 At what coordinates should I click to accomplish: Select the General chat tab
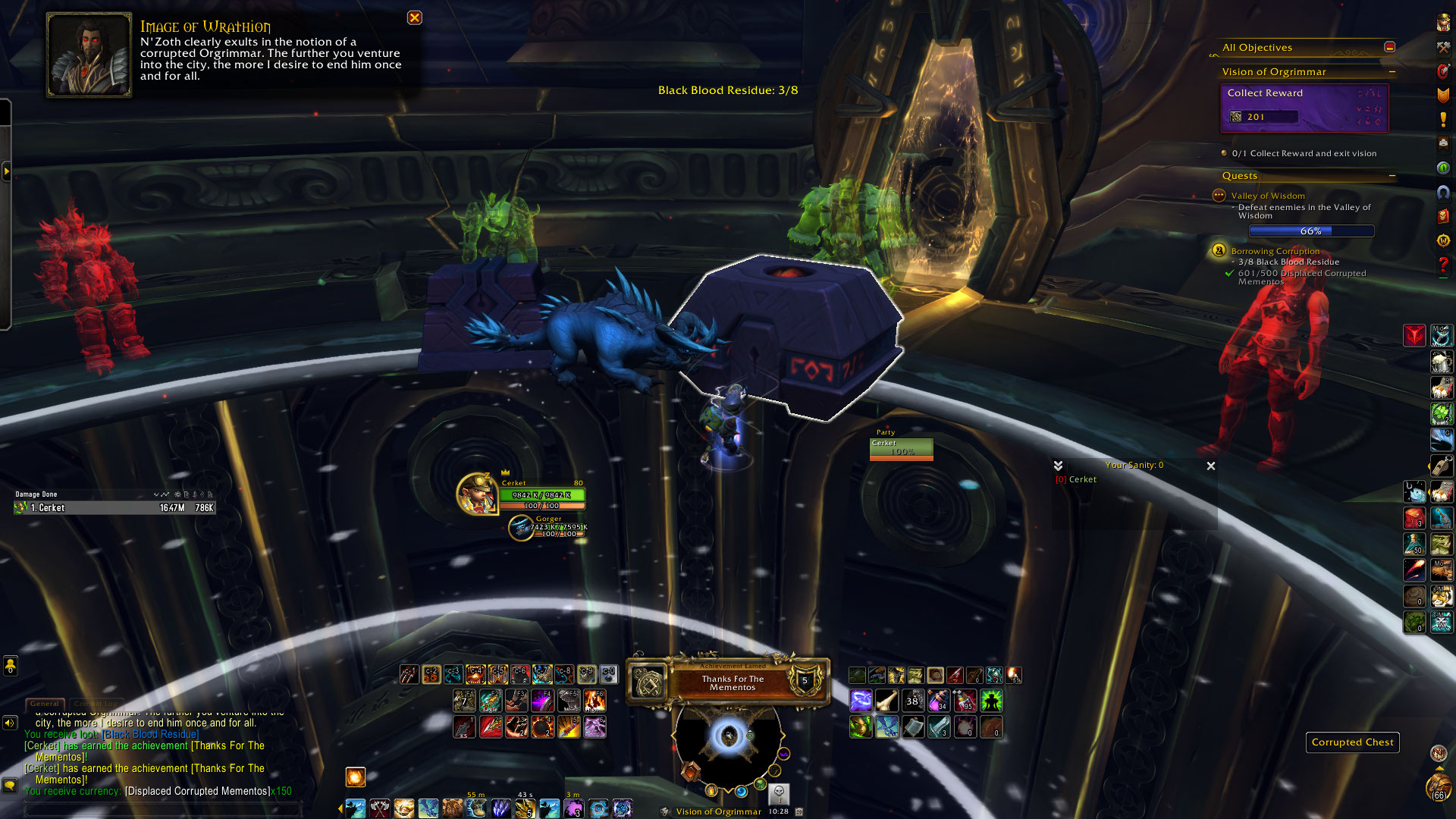tap(45, 704)
